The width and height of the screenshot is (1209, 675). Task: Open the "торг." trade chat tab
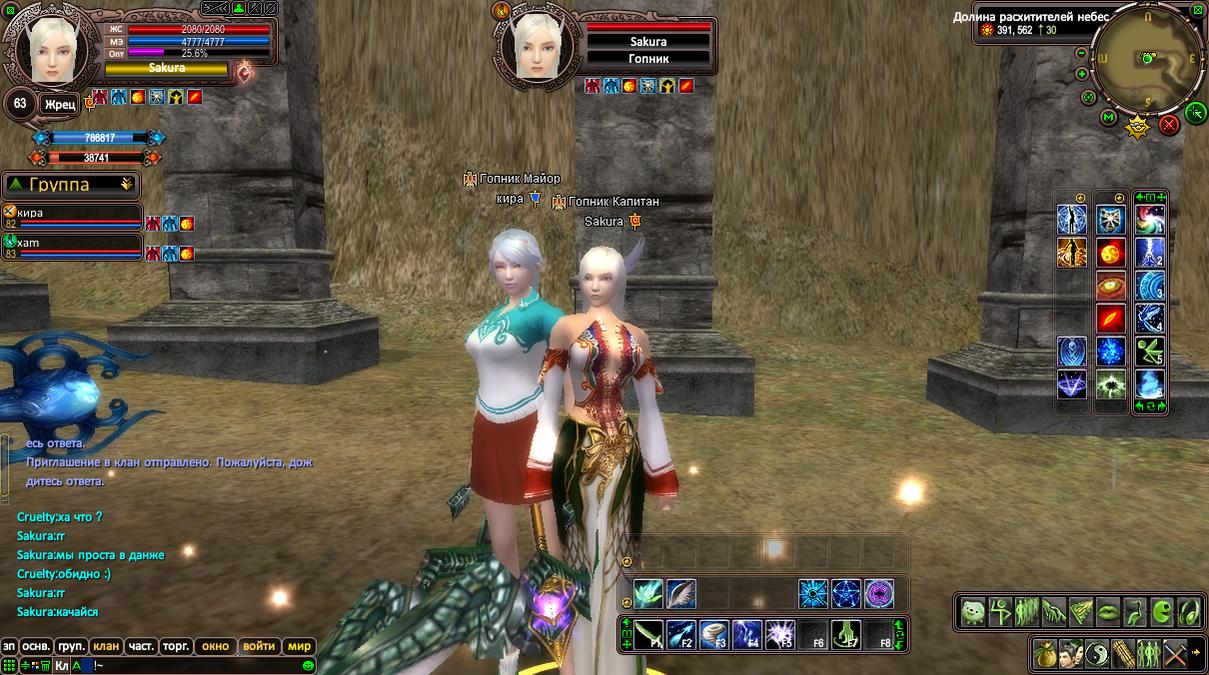[176, 646]
